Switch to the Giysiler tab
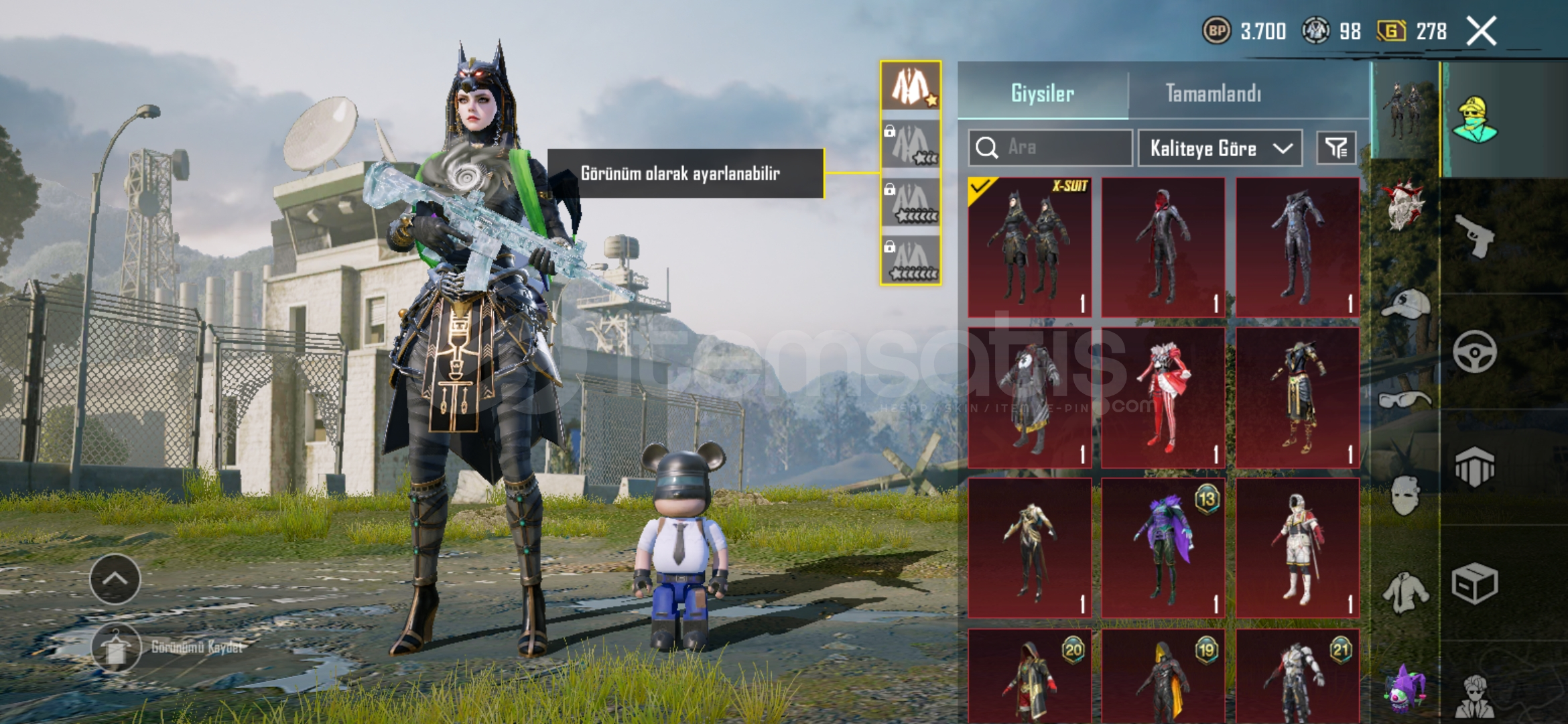Image resolution: width=1568 pixels, height=724 pixels. pos(1043,93)
